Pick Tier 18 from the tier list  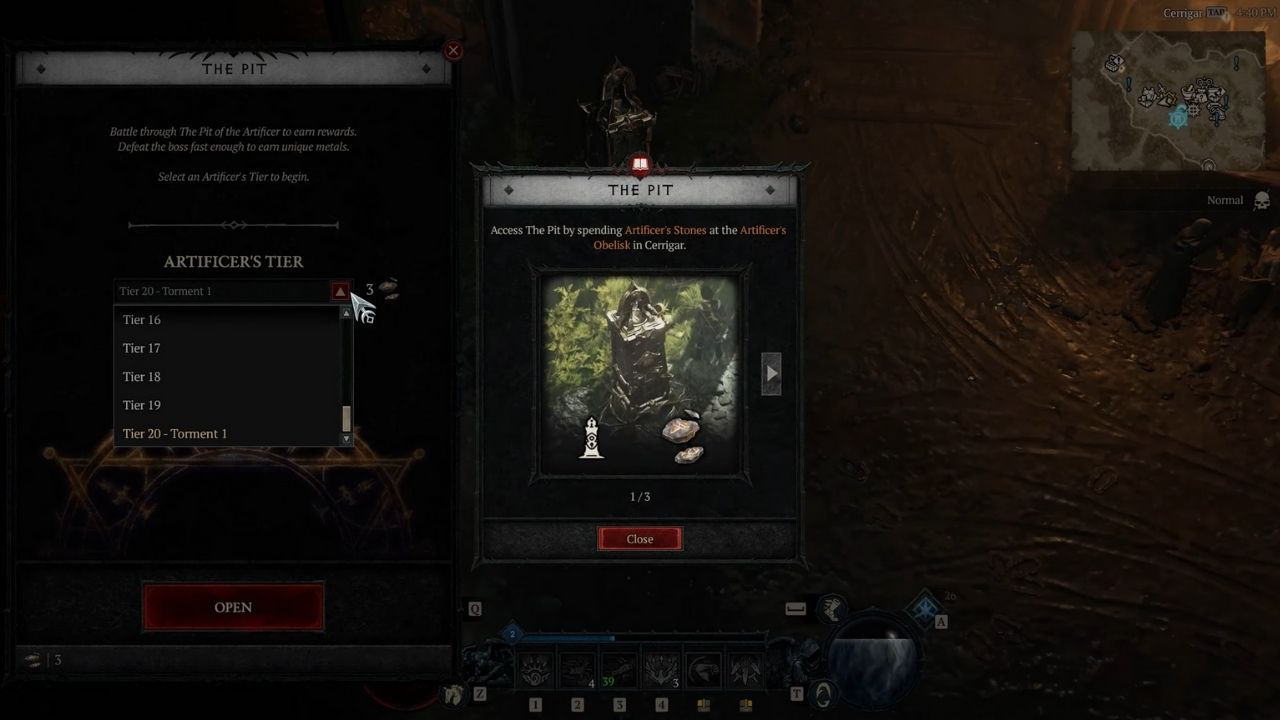pyautogui.click(x=142, y=377)
